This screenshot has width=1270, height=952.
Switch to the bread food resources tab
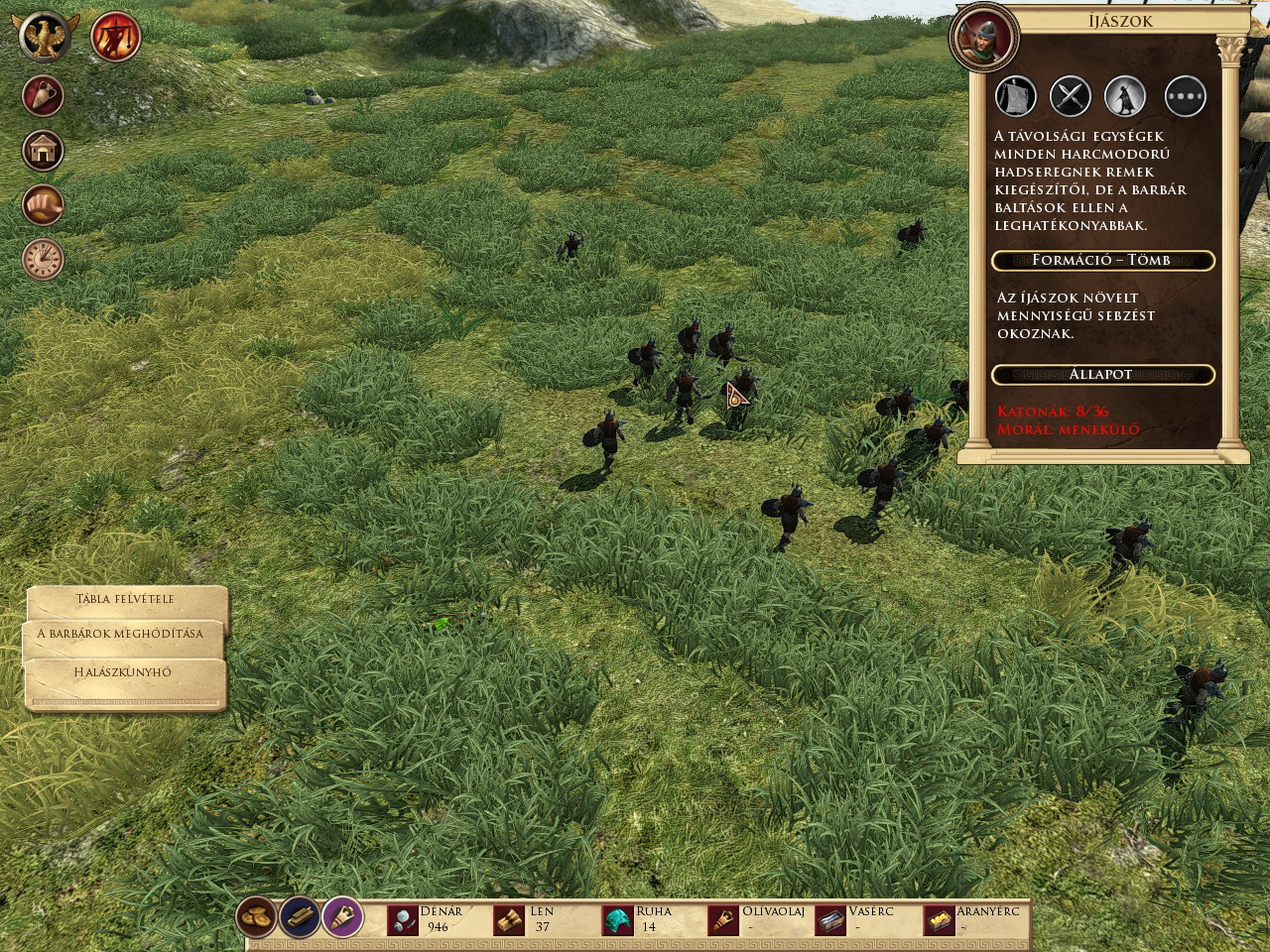[x=257, y=918]
